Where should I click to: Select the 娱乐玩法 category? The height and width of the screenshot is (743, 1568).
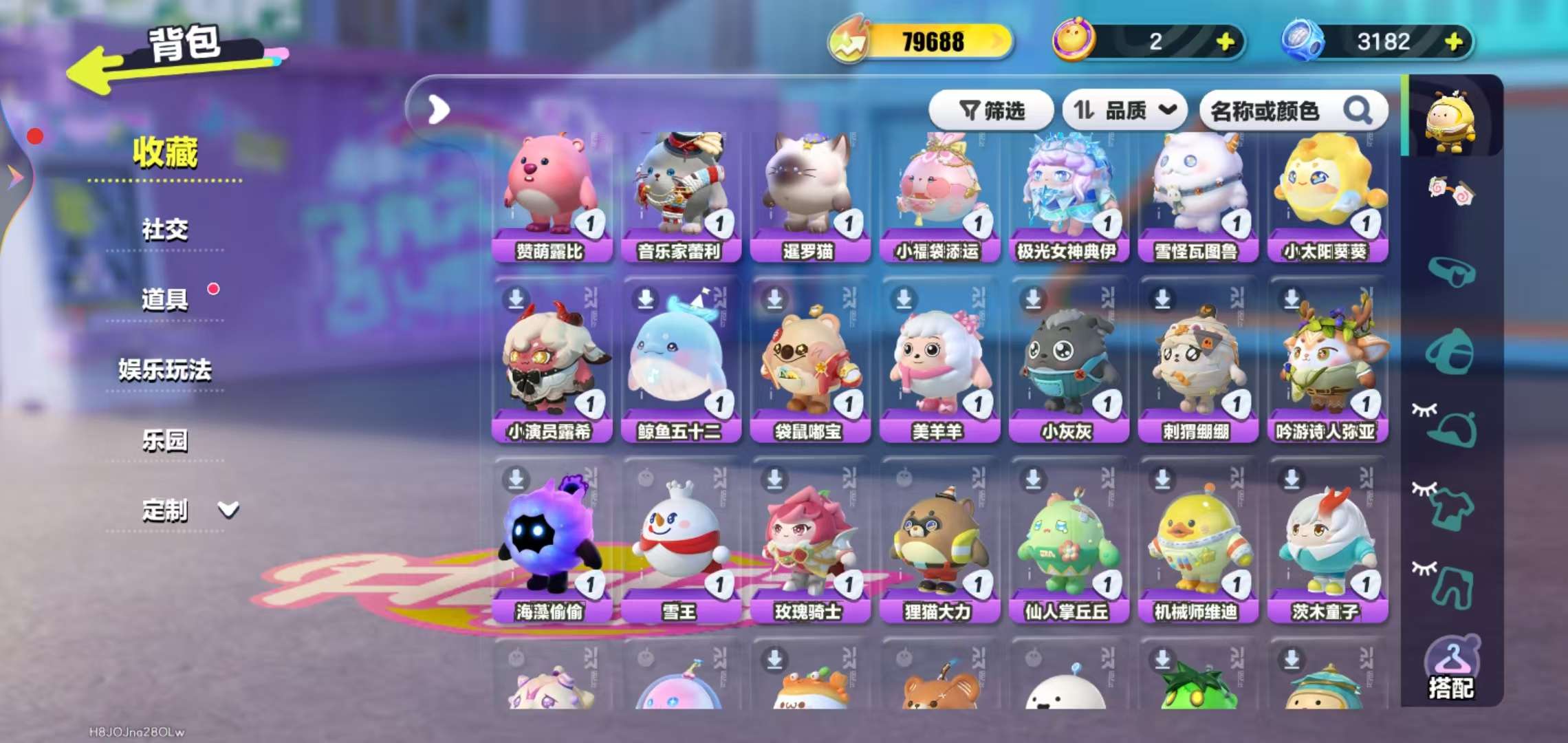165,369
